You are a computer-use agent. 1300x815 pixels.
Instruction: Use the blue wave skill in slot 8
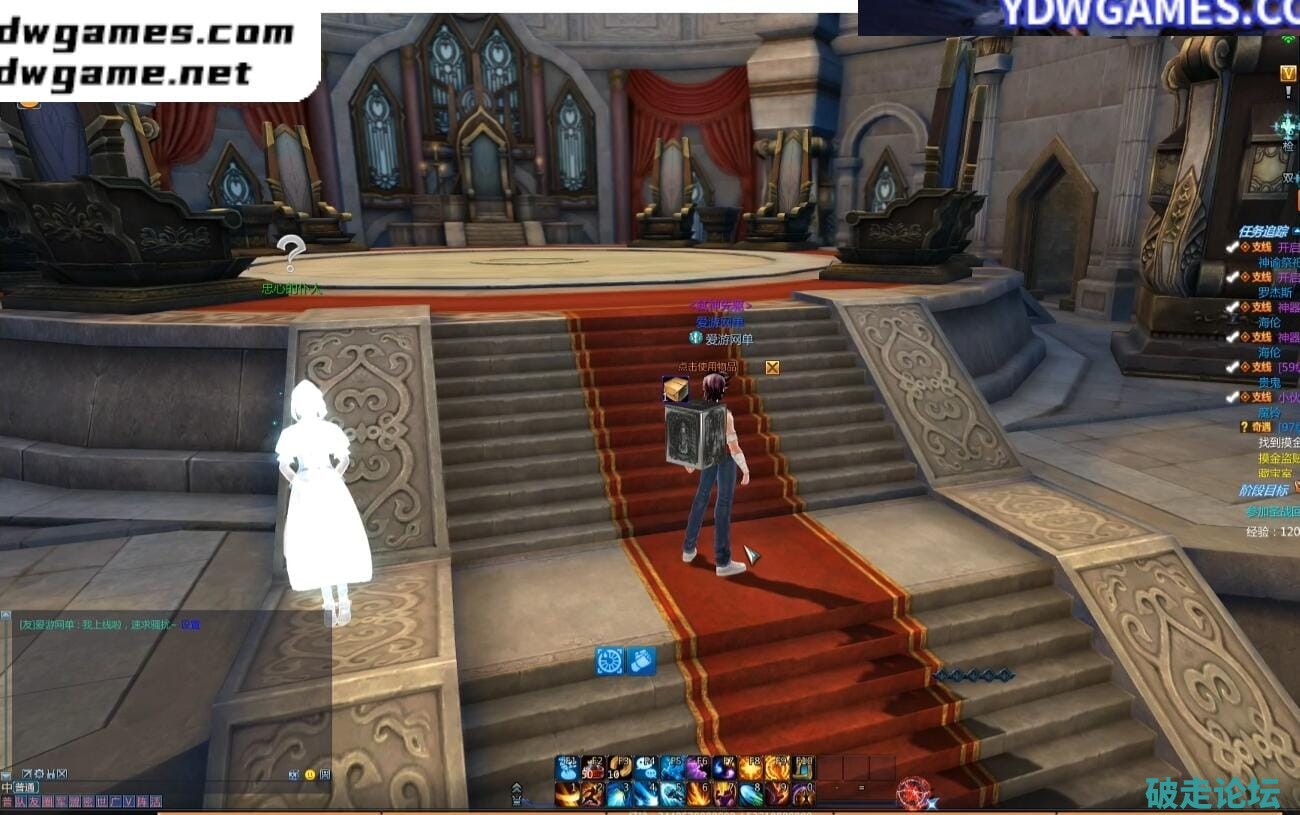pyautogui.click(x=750, y=794)
